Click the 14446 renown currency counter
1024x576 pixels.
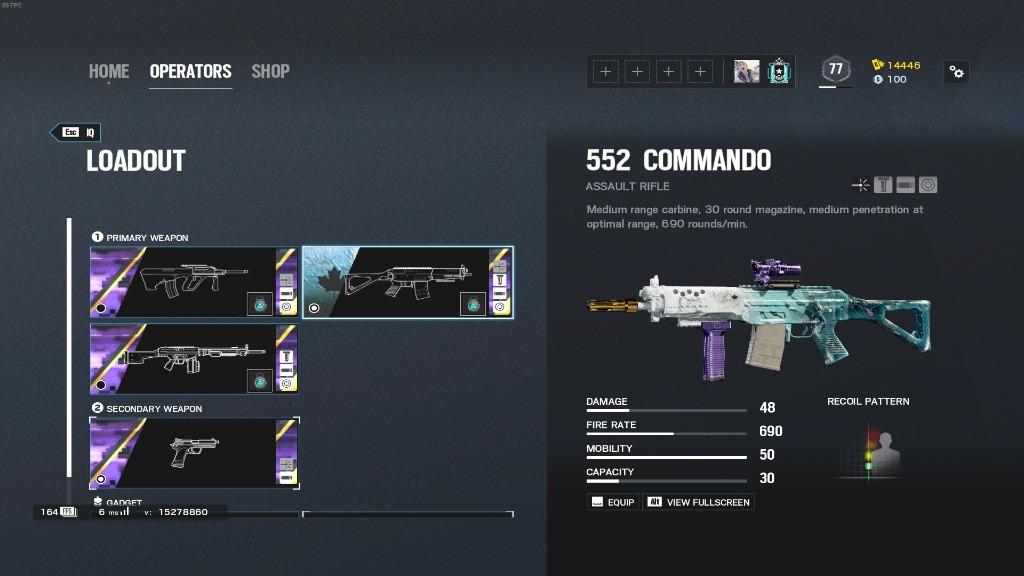pos(896,65)
